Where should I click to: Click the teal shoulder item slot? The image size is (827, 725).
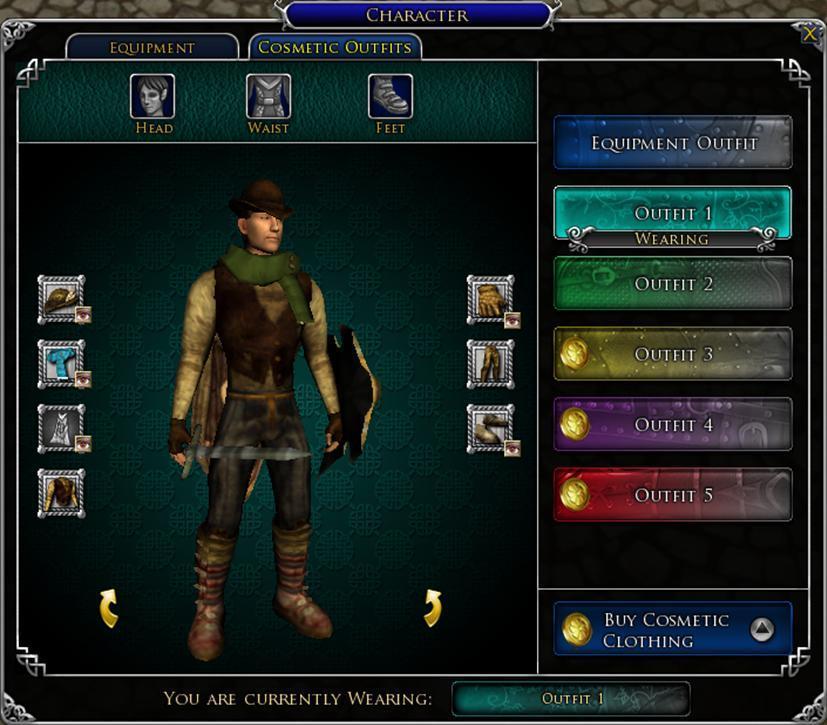pos(60,363)
